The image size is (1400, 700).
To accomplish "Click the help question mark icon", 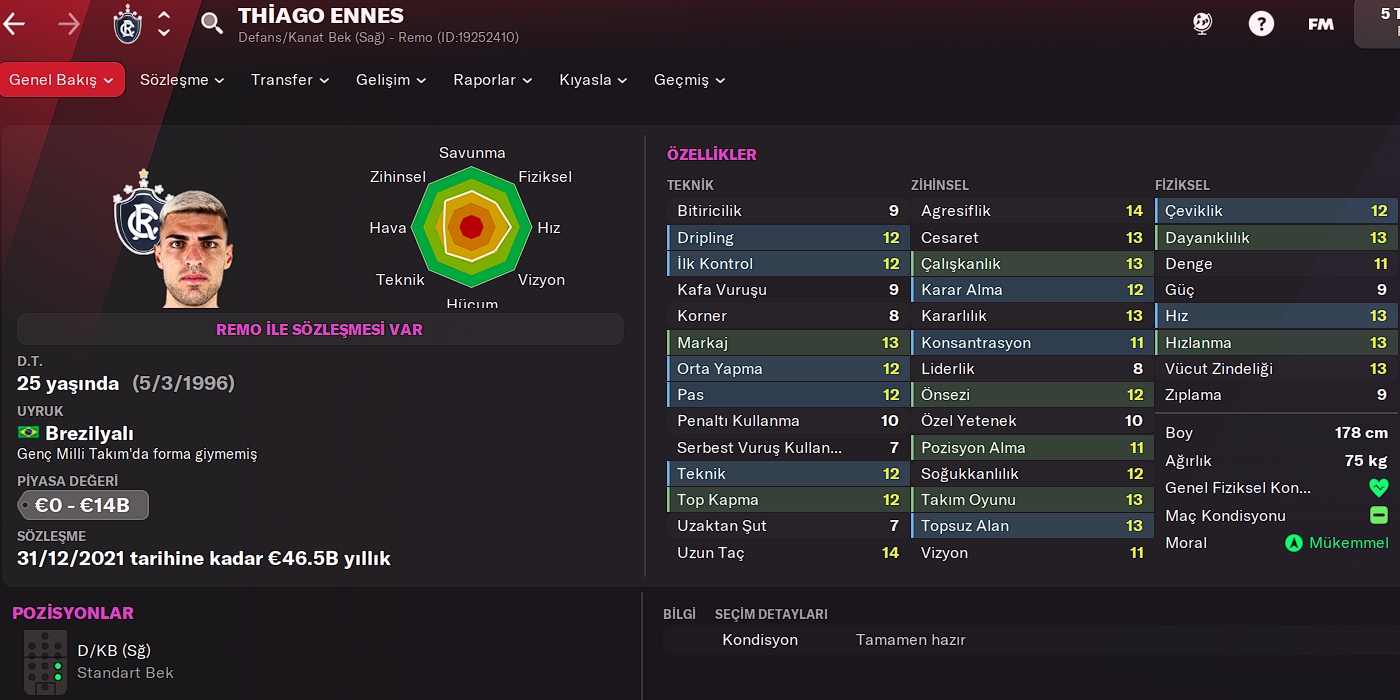I will pos(1261,24).
